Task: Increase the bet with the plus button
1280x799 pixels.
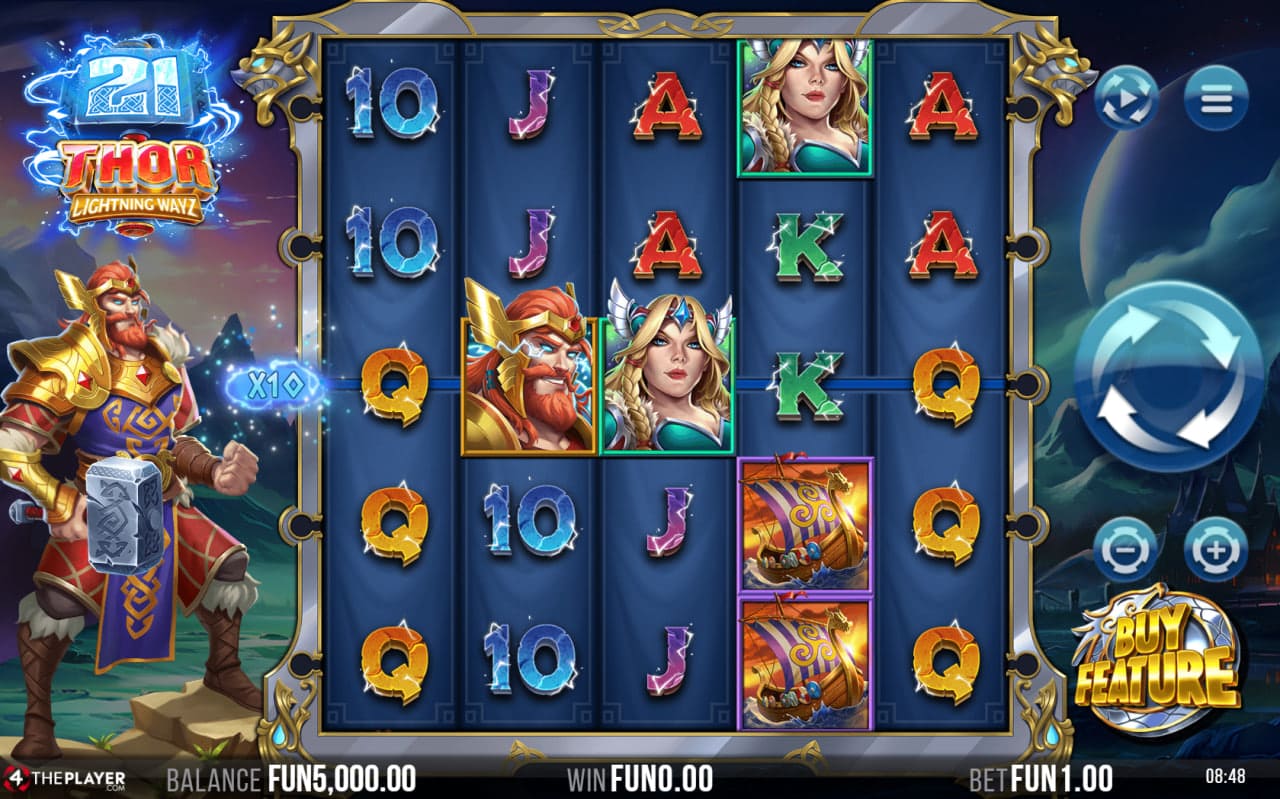Action: tap(1216, 549)
